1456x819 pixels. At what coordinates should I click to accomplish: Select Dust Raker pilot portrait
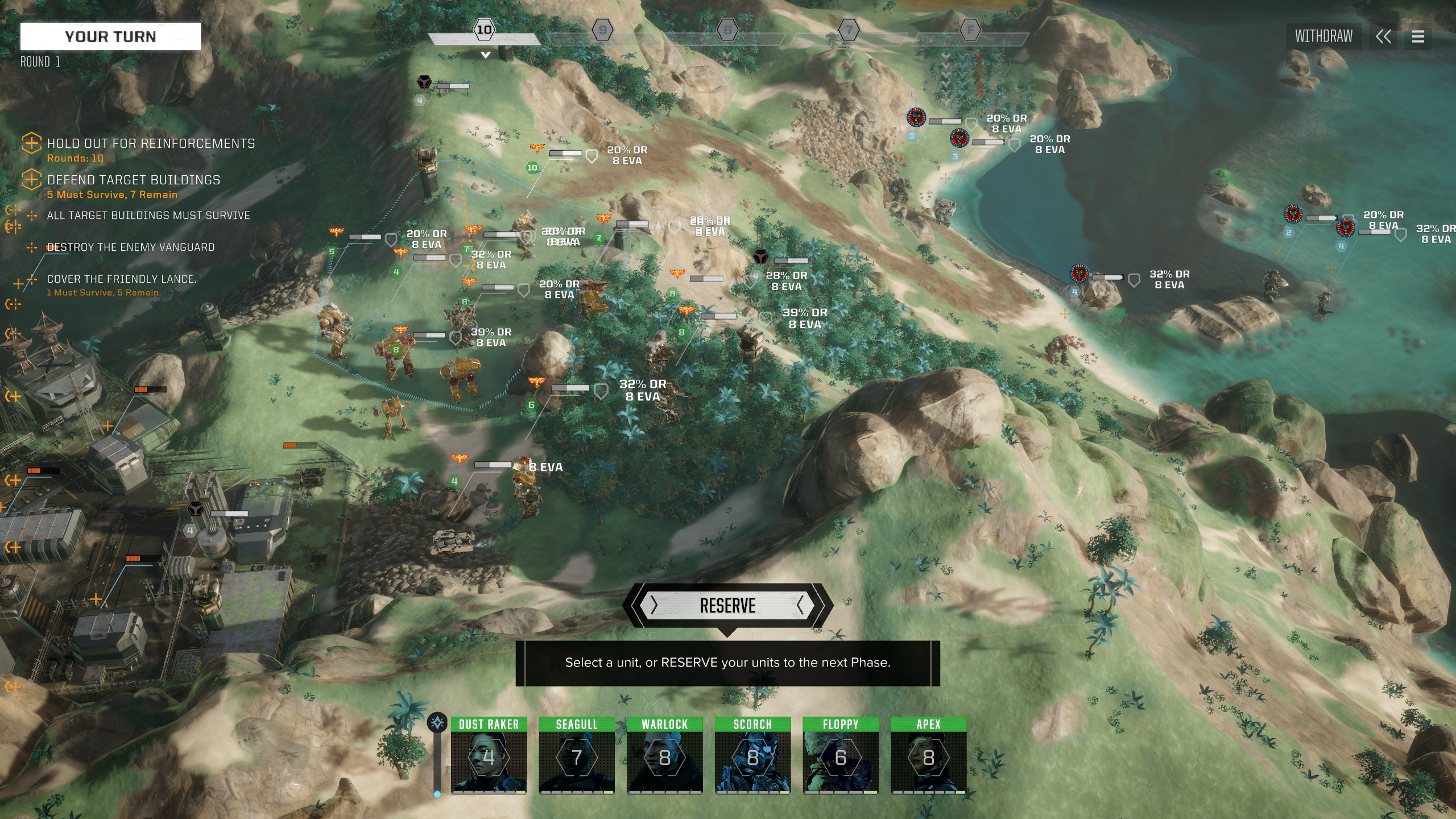(x=489, y=755)
